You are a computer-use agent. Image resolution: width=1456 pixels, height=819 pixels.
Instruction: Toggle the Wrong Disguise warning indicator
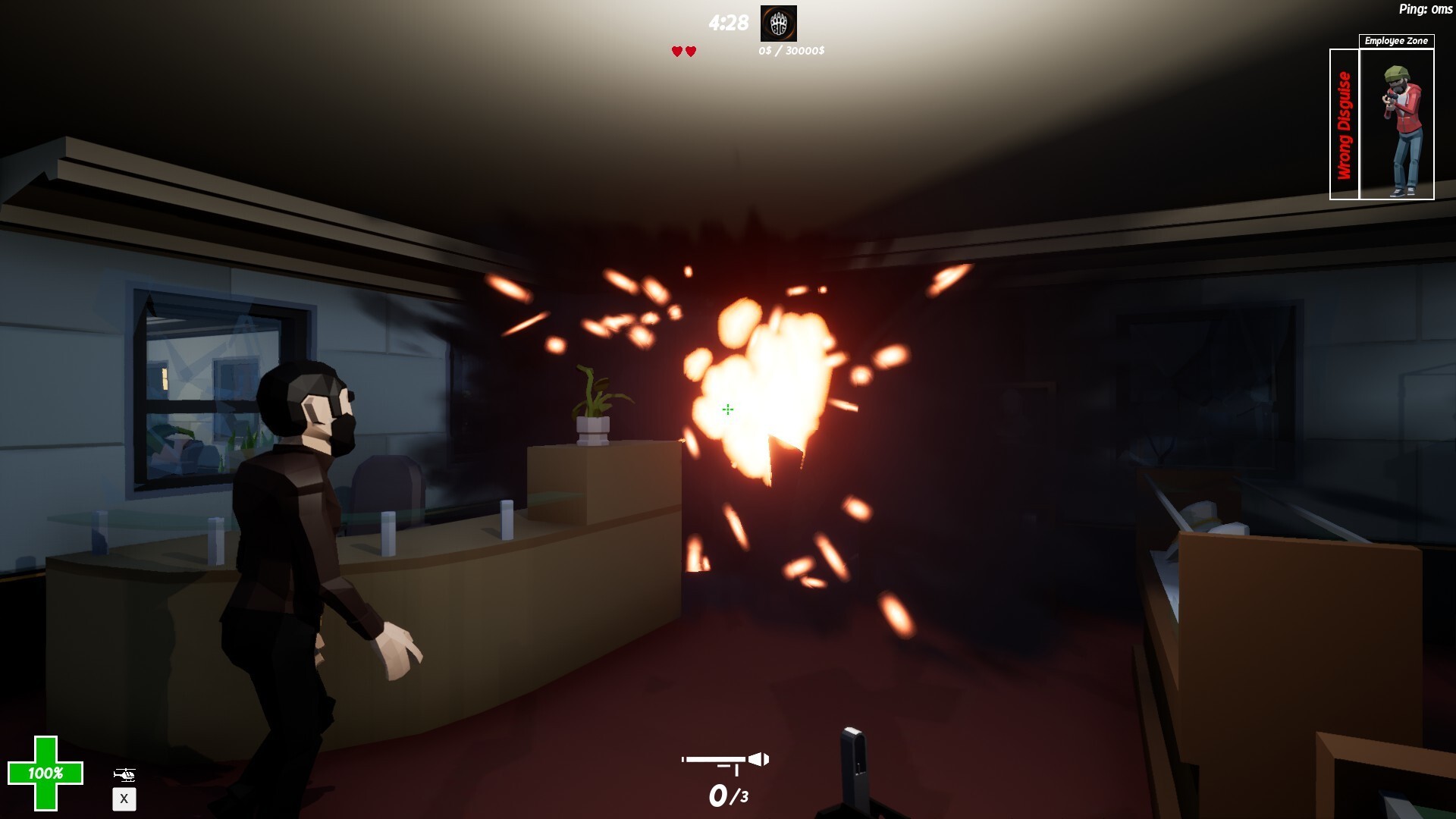(x=1345, y=124)
